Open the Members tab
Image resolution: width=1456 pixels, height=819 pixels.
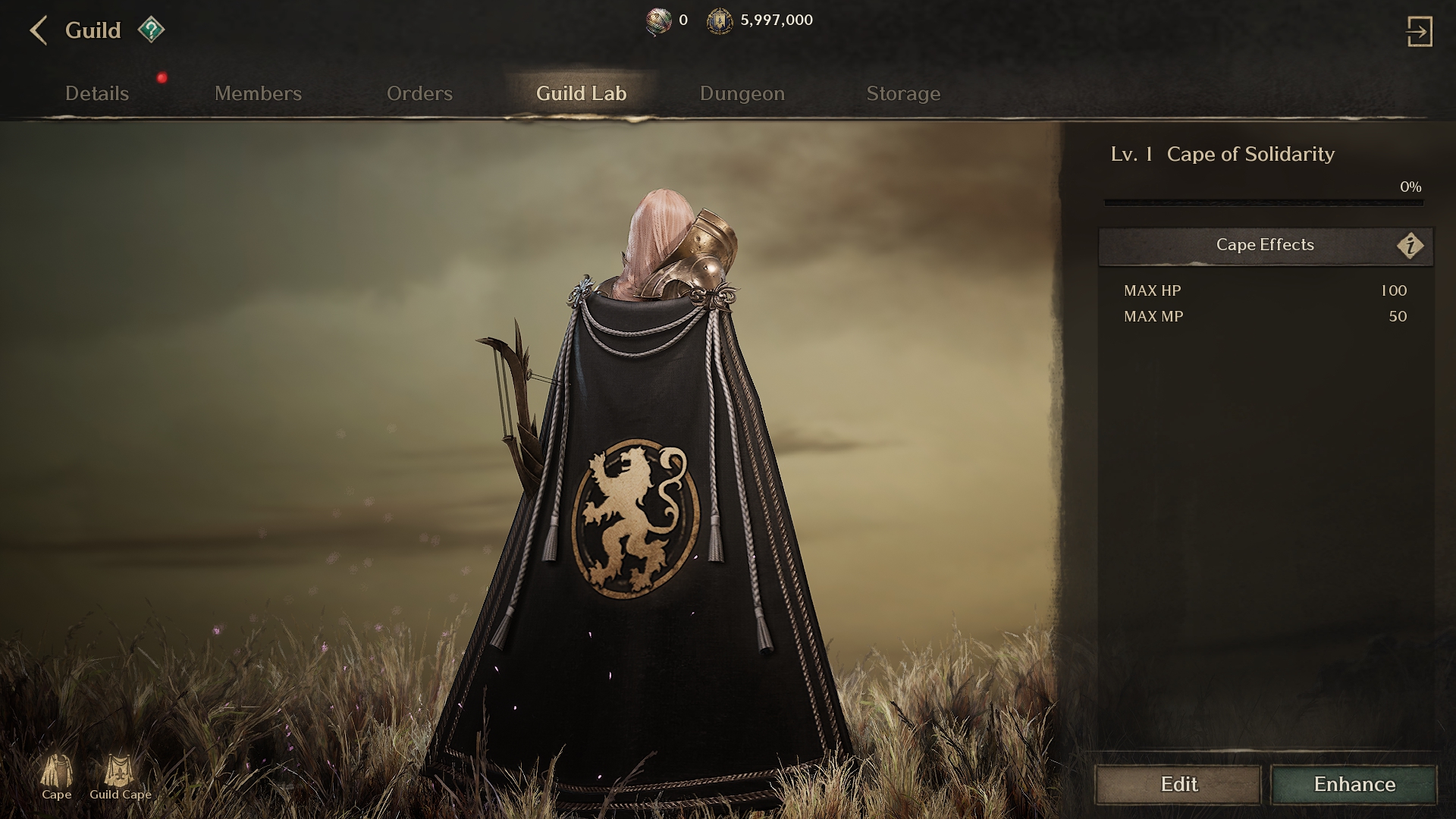click(258, 93)
